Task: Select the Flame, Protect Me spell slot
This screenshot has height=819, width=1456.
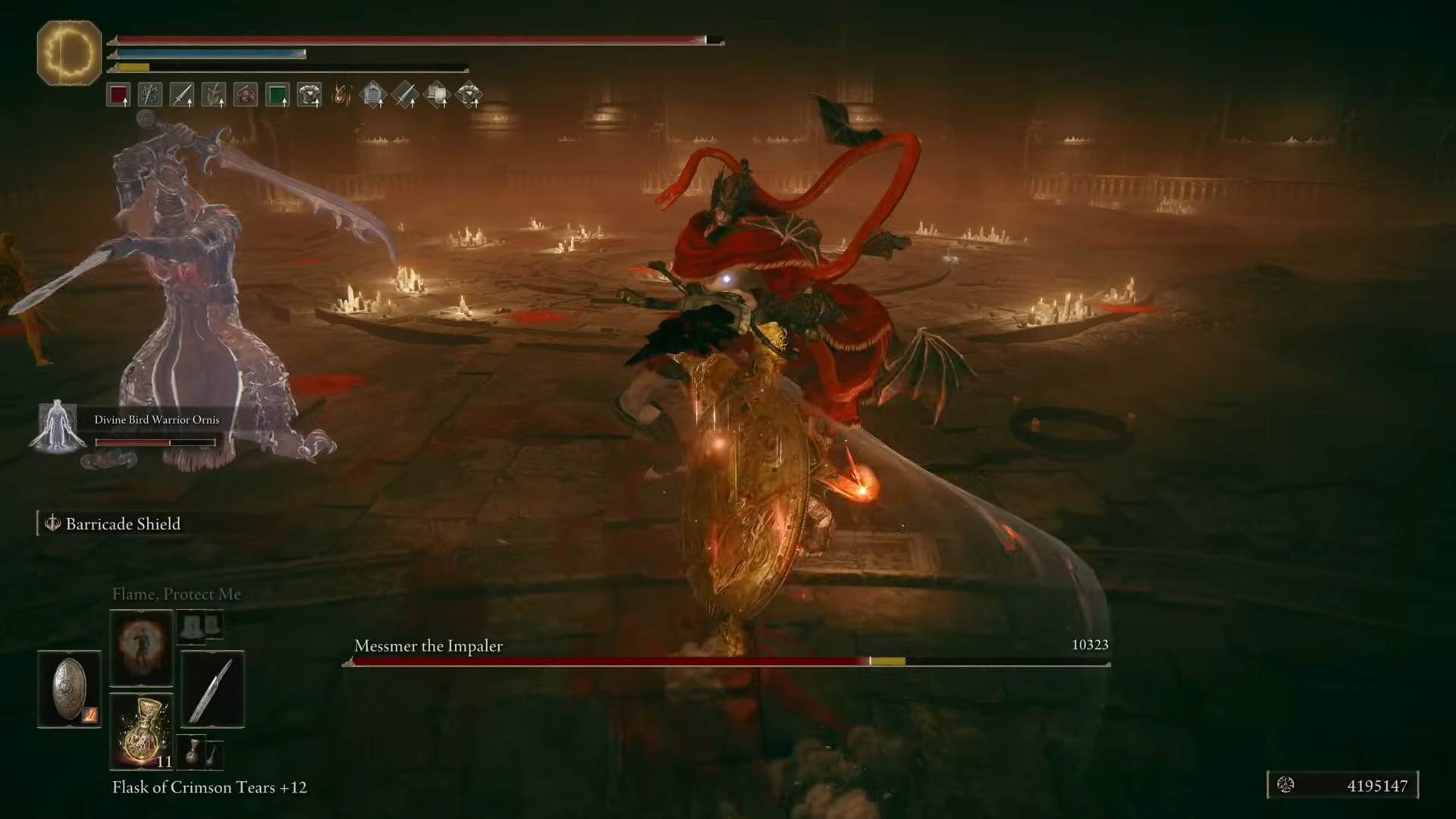Action: coord(141,648)
